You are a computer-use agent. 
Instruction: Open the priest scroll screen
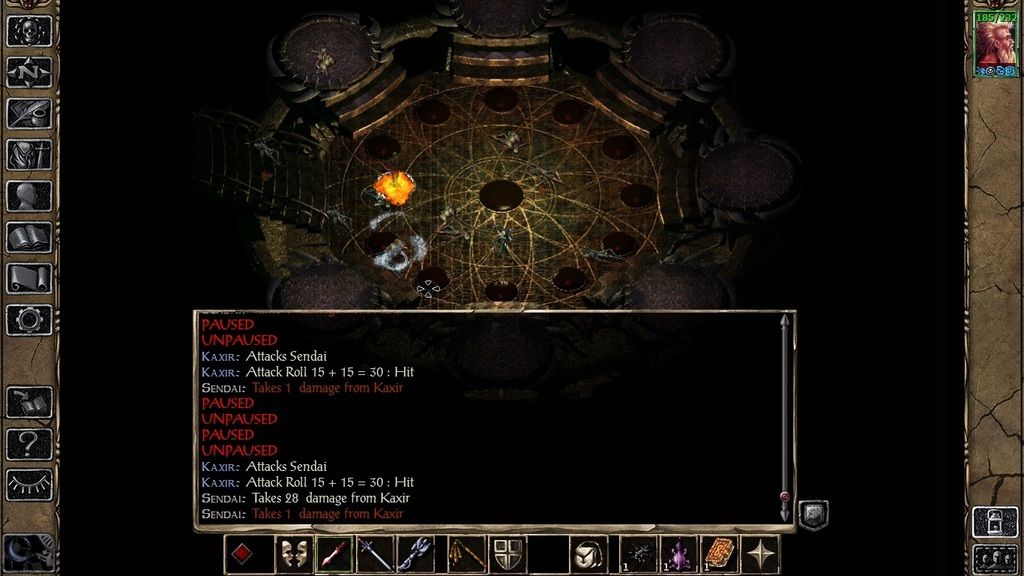(x=29, y=278)
